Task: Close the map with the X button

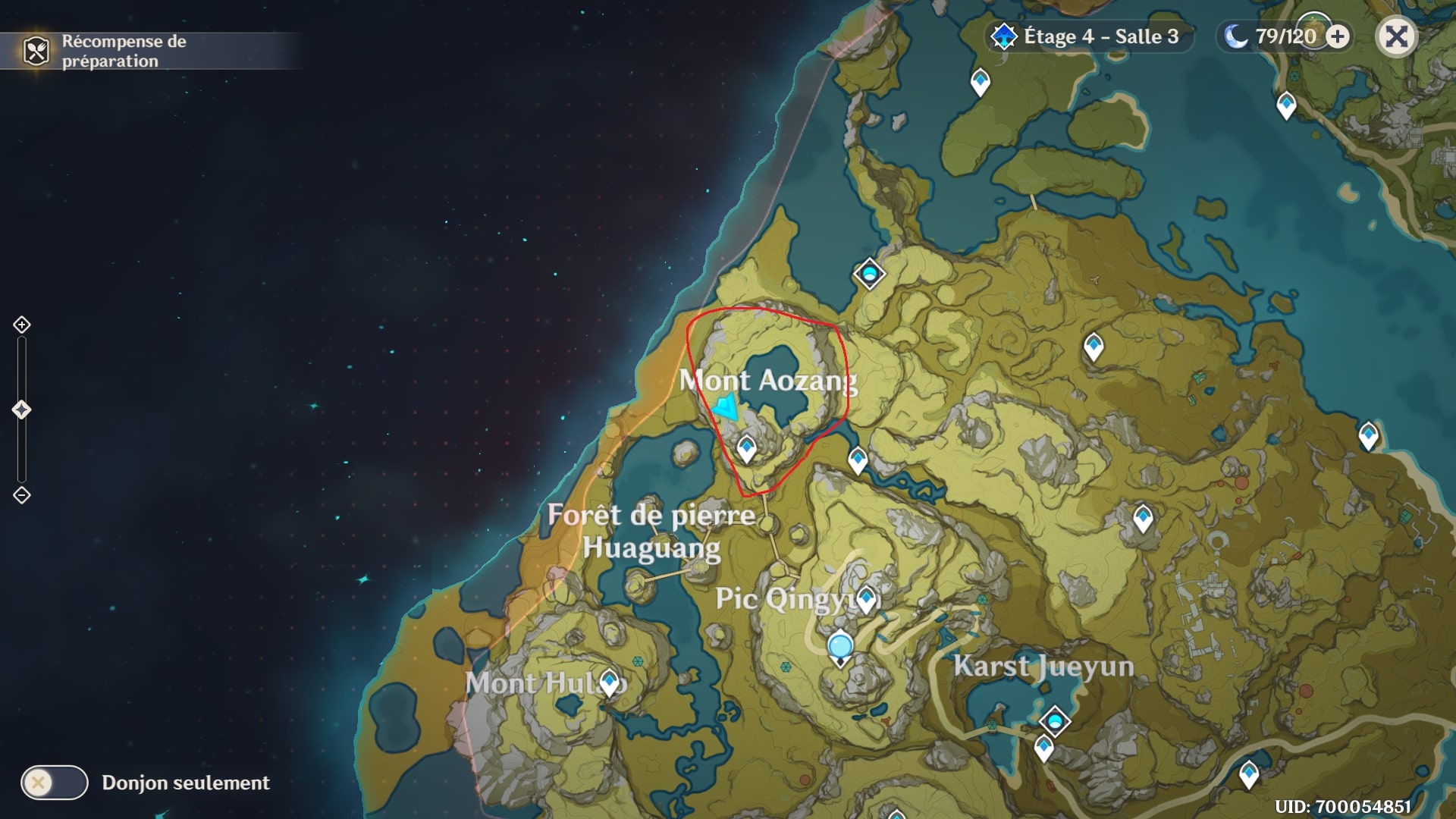Action: [1396, 36]
